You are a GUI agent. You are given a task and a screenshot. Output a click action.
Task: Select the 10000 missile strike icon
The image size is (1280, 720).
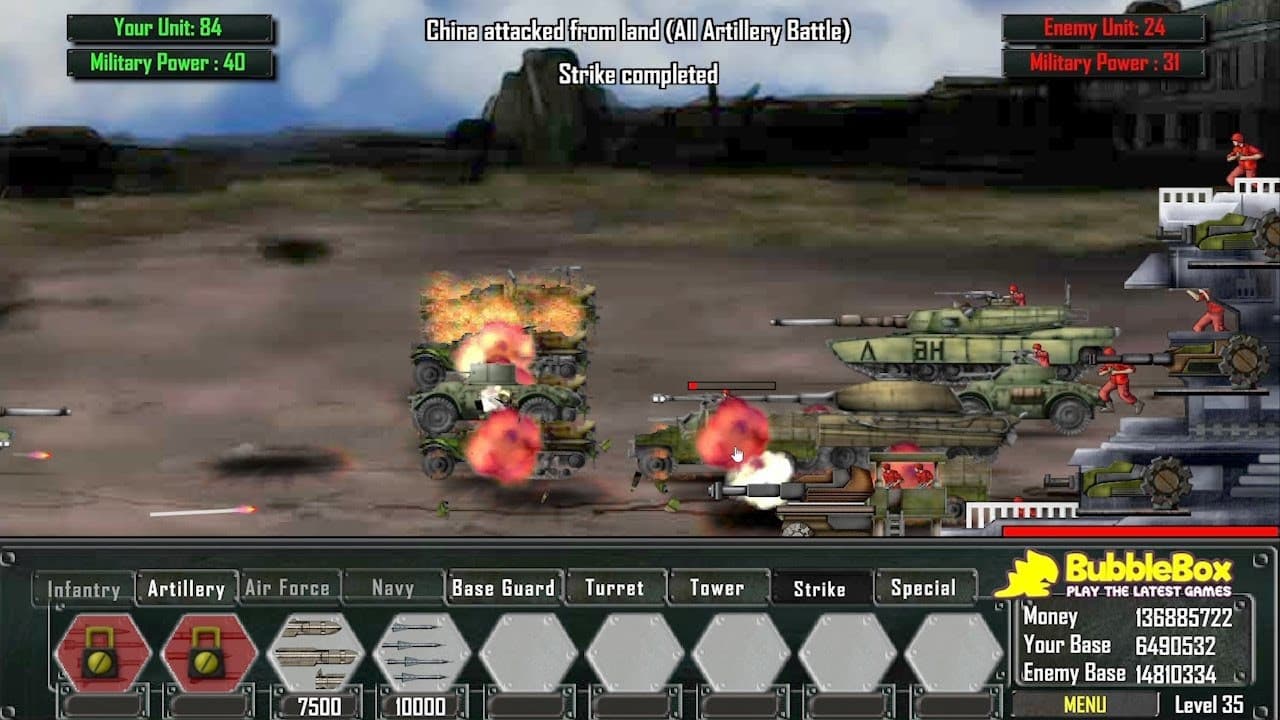click(420, 652)
